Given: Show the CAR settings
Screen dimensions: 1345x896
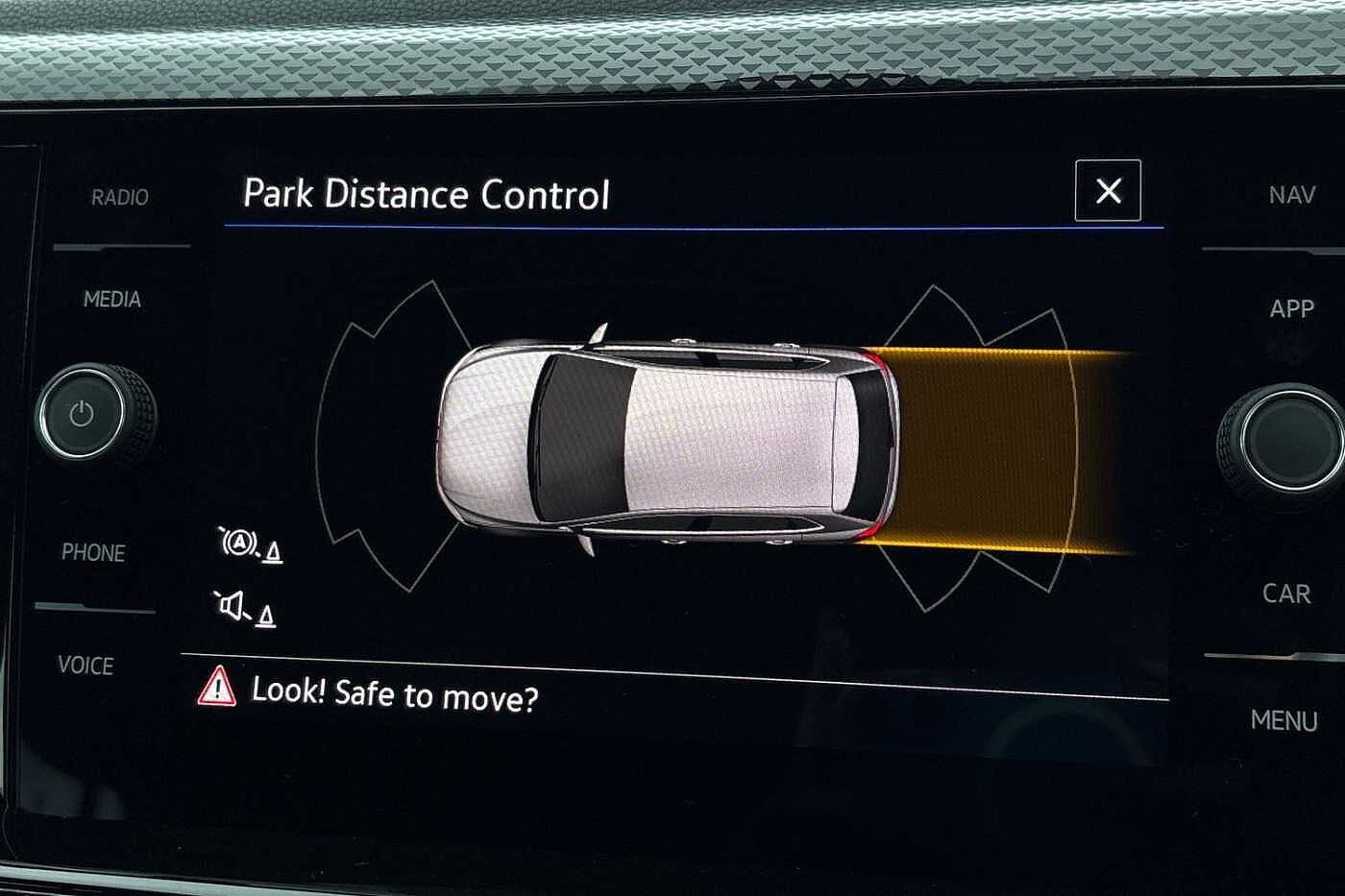Looking at the screenshot, I should [x=1286, y=593].
